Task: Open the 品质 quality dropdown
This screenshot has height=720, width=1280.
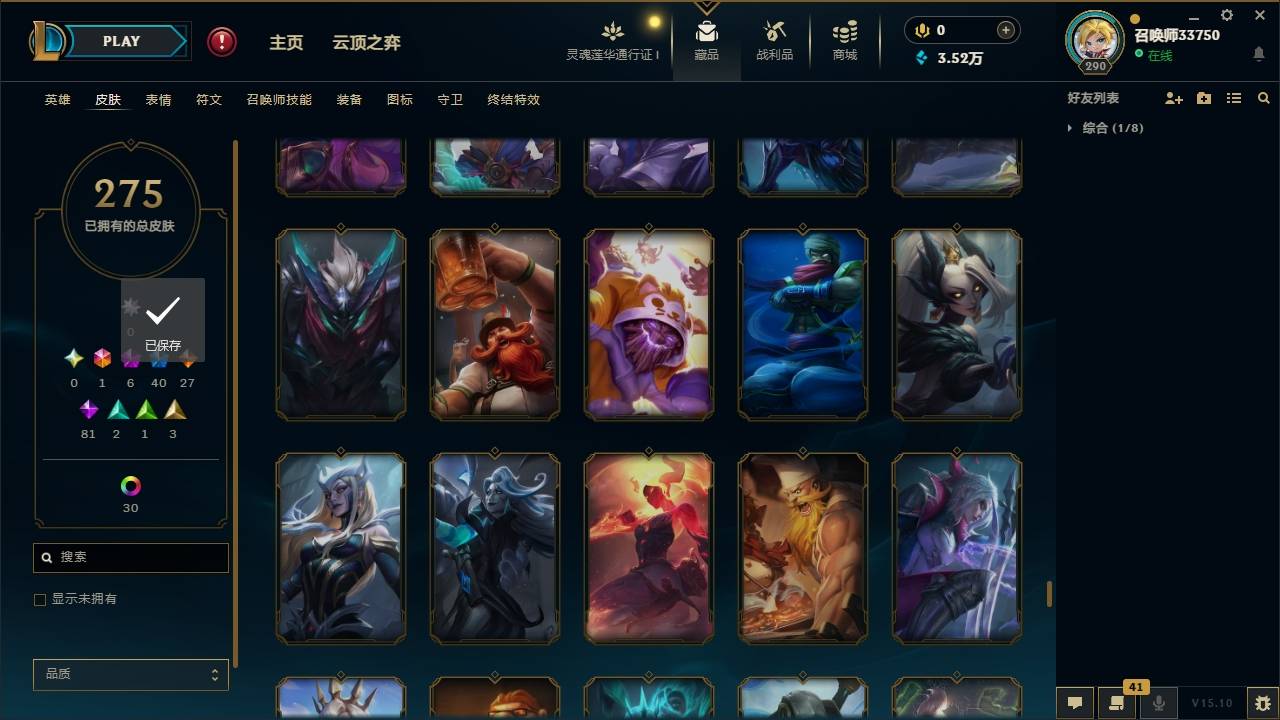Action: click(x=130, y=674)
